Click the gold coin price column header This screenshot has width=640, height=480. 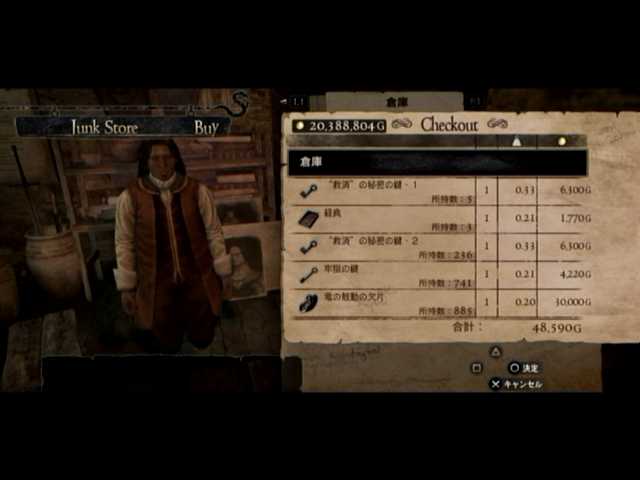point(562,141)
